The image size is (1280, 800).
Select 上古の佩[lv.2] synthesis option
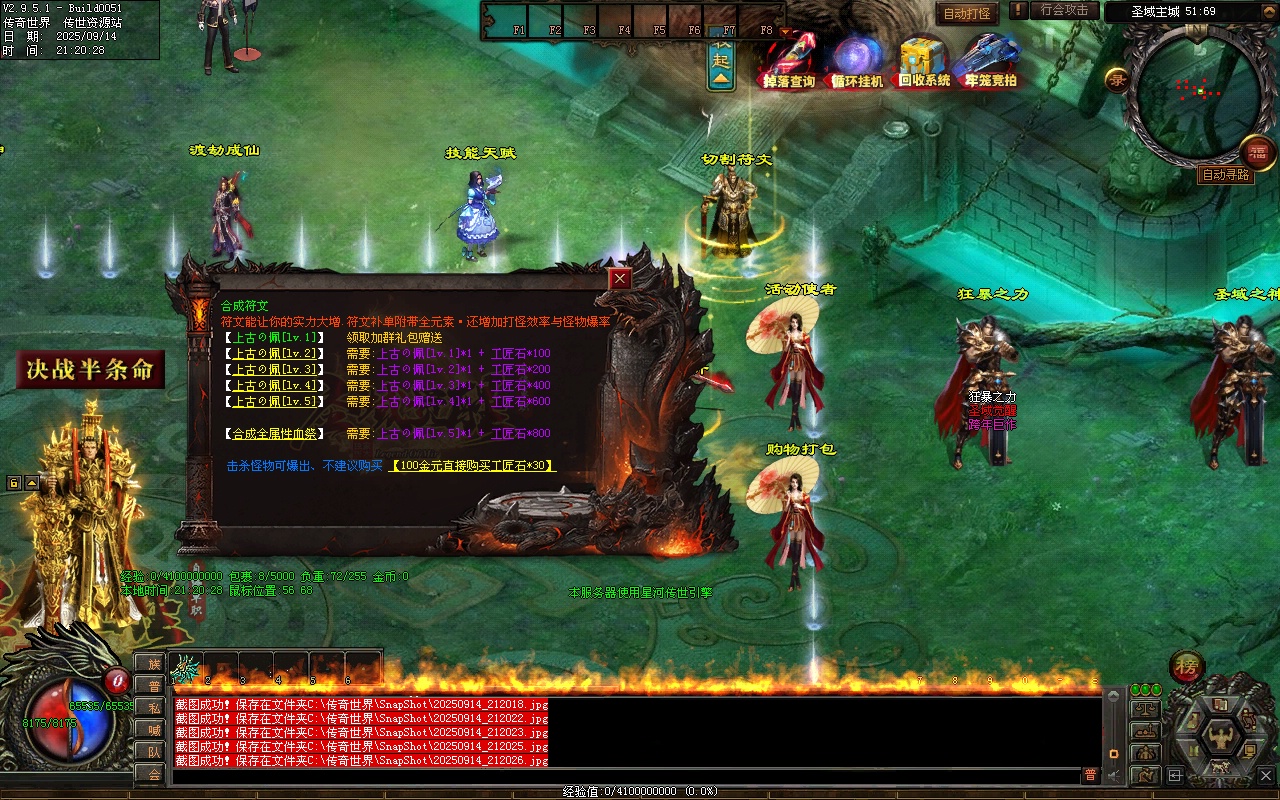coord(275,353)
